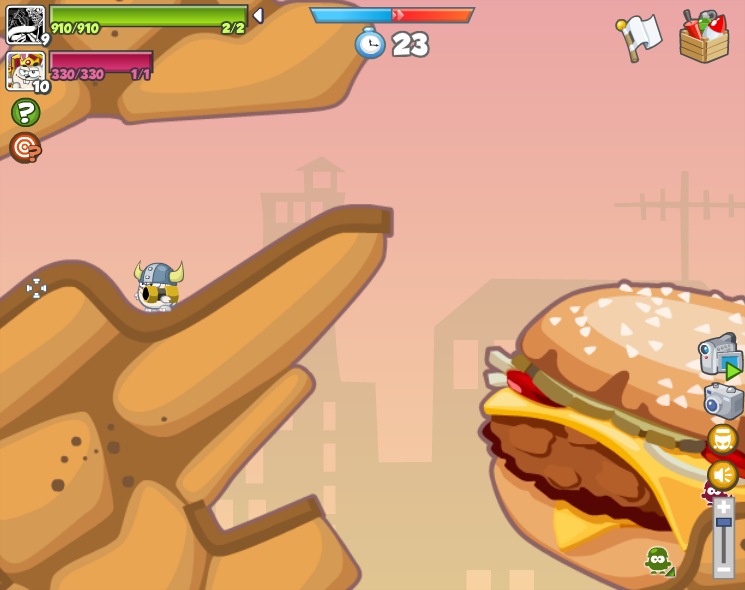Take a screenshot with the camera icon
The image size is (745, 590).
(x=723, y=400)
